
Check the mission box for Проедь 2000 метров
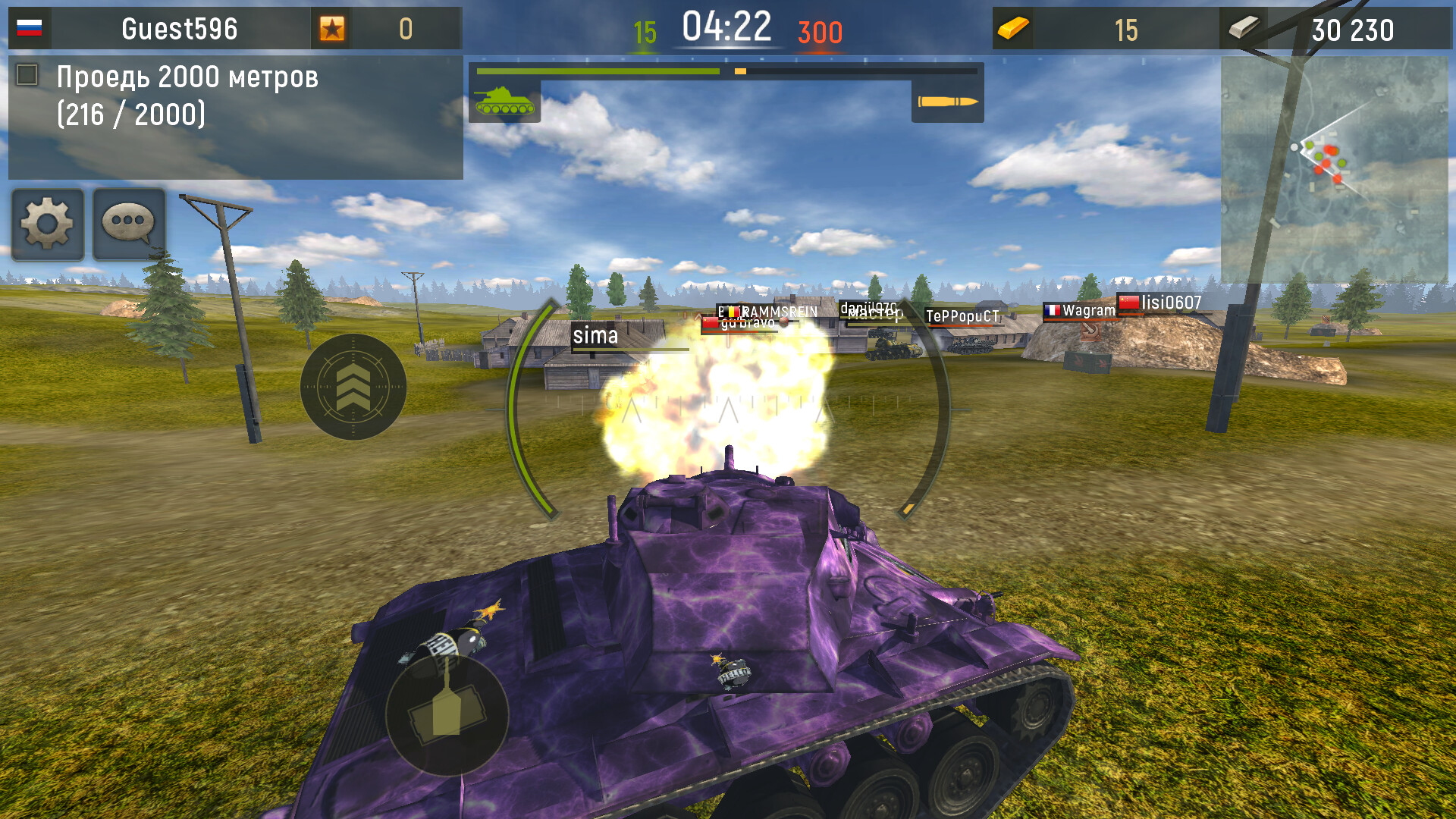tap(27, 74)
